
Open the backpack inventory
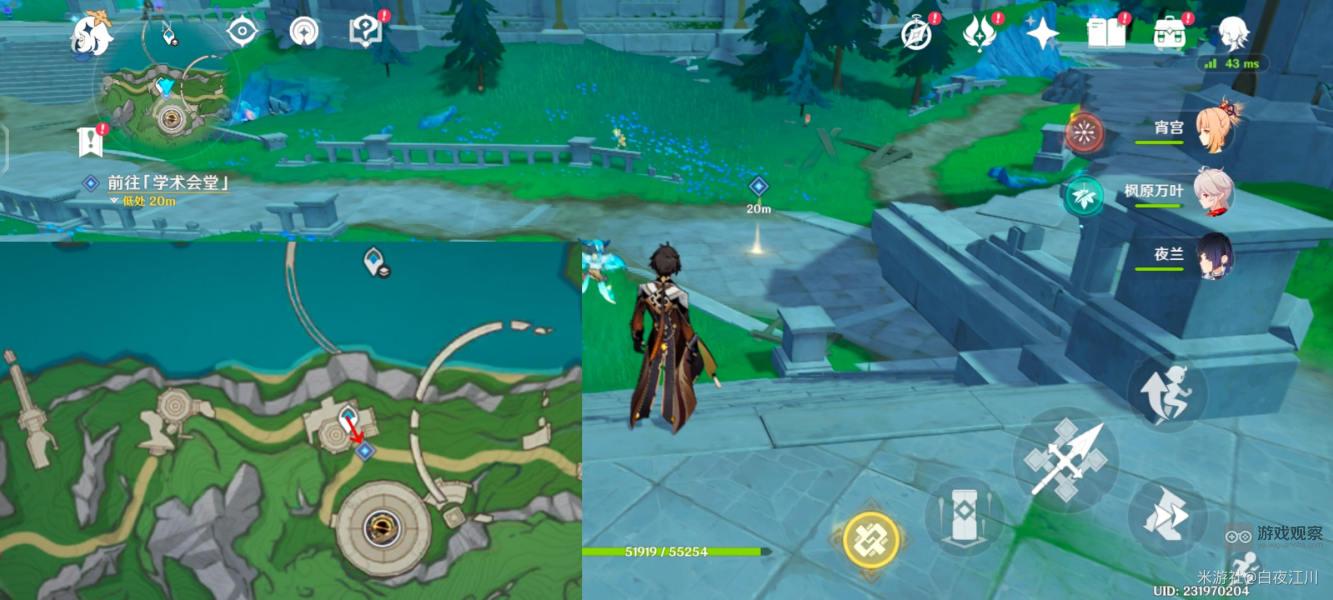(x=1169, y=34)
